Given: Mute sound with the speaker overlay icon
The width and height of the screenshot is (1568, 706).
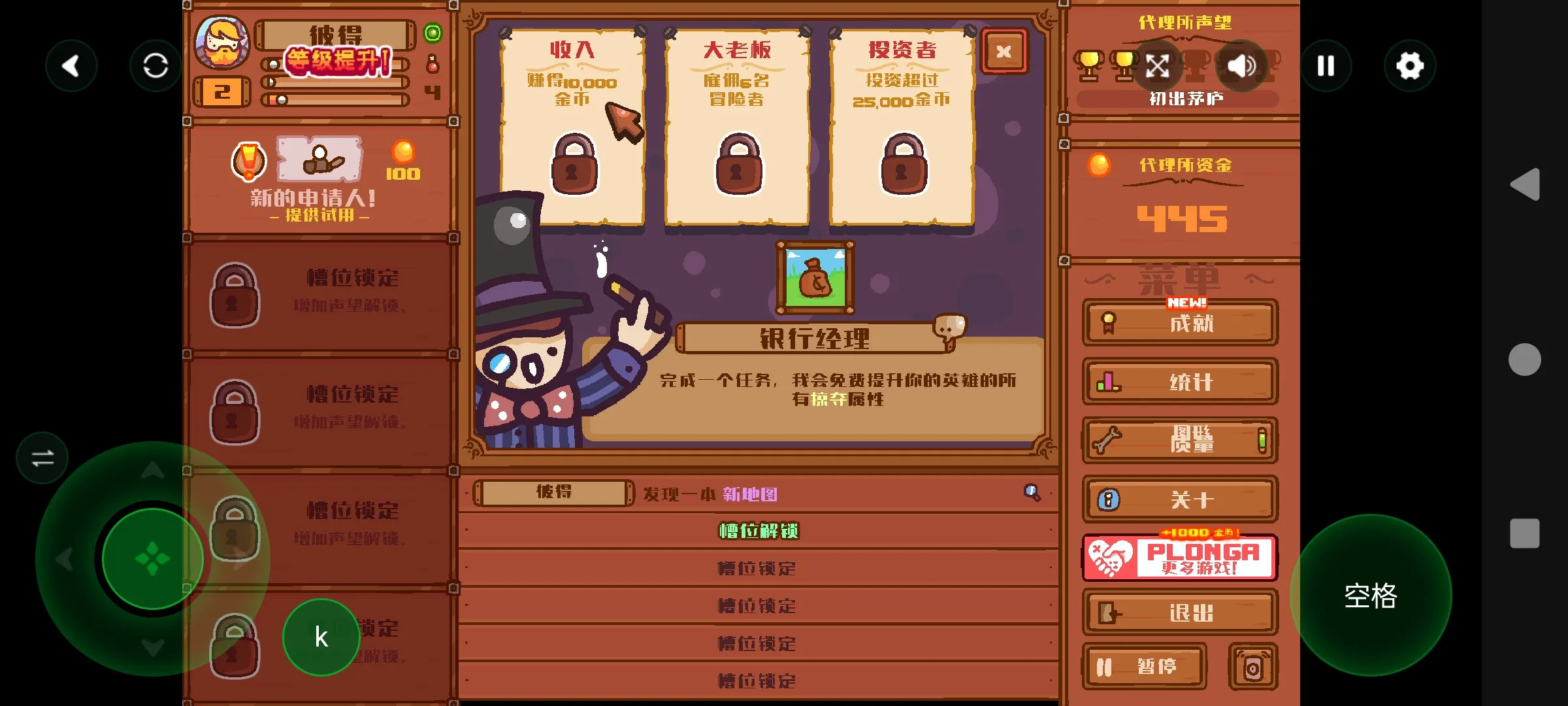Looking at the screenshot, I should coord(1241,65).
